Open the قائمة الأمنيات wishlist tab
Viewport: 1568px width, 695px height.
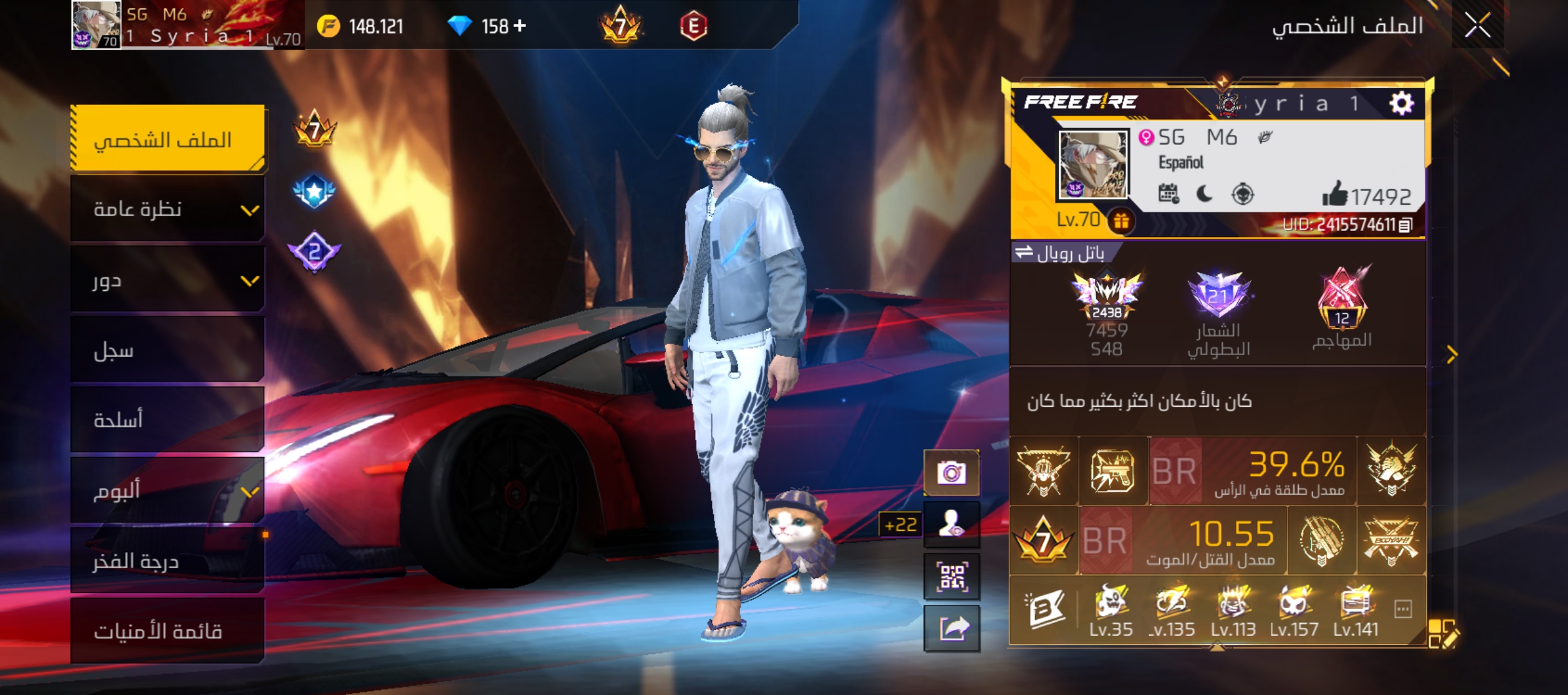167,631
